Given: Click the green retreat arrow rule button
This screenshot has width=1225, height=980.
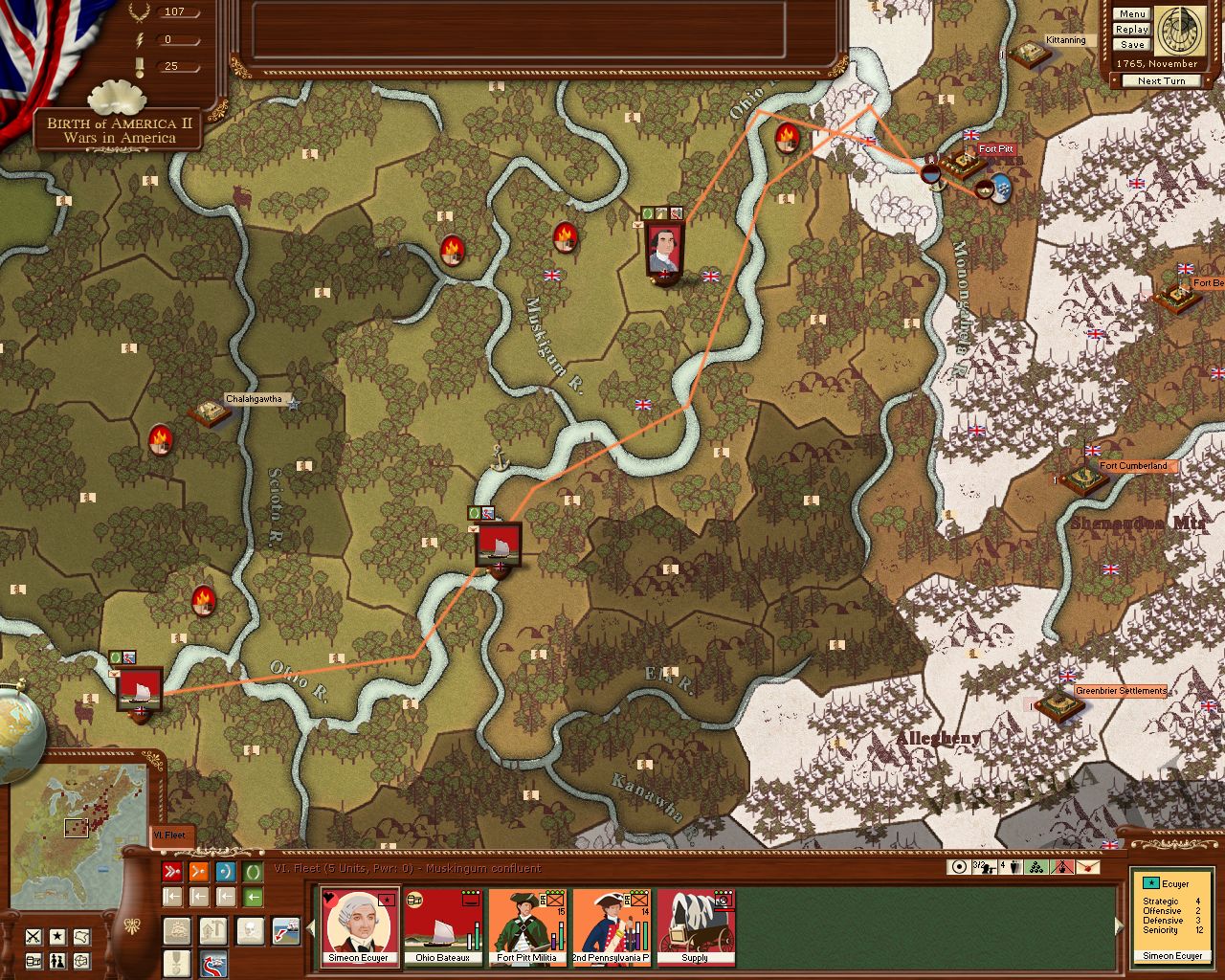Looking at the screenshot, I should [253, 897].
